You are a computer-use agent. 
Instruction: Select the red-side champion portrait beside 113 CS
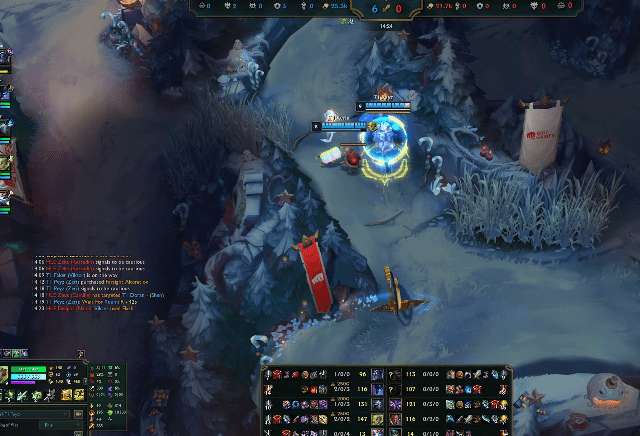coord(393,375)
